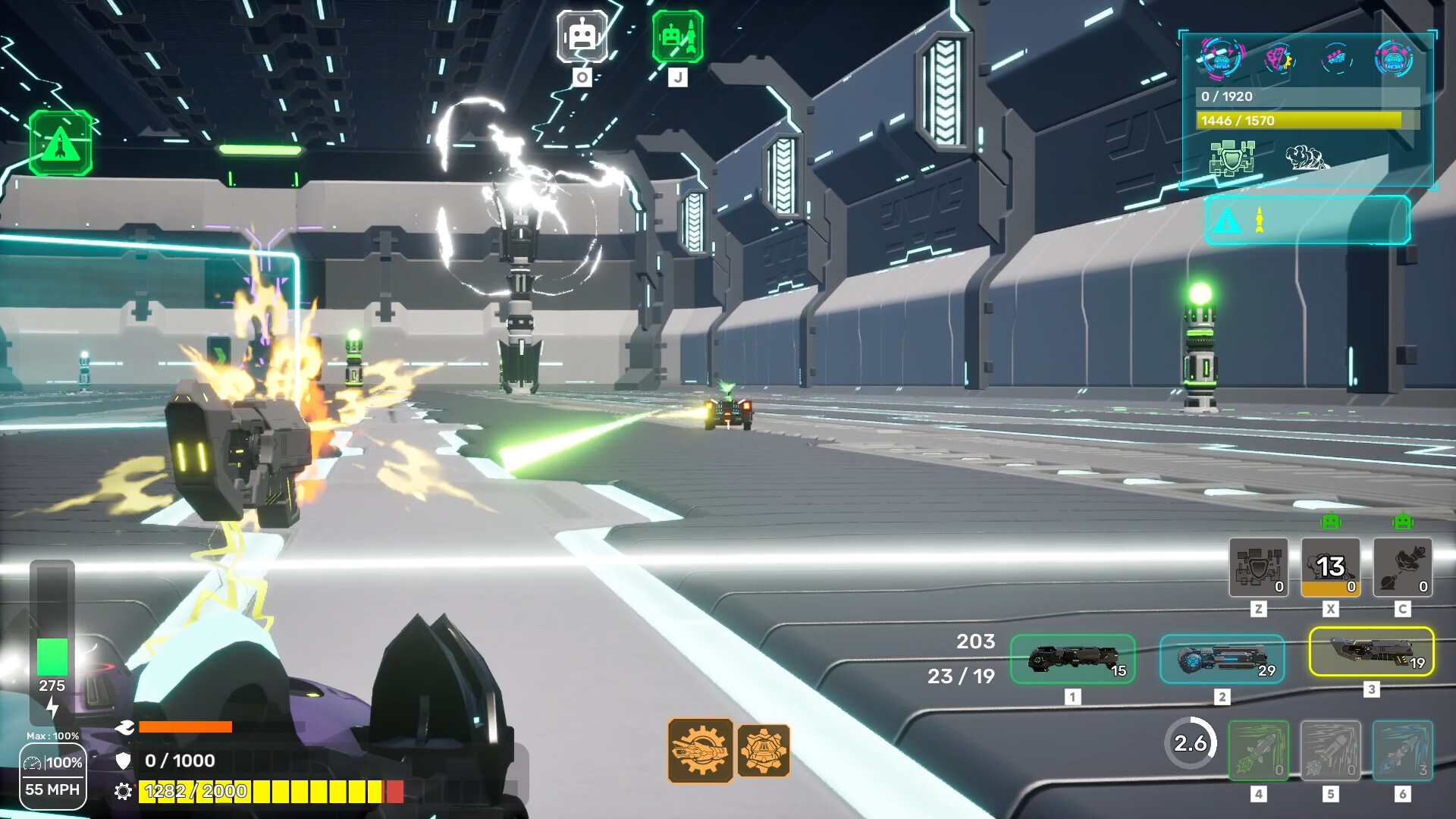
Task: Click the pink smoke and gear status icon
Action: tap(1279, 58)
